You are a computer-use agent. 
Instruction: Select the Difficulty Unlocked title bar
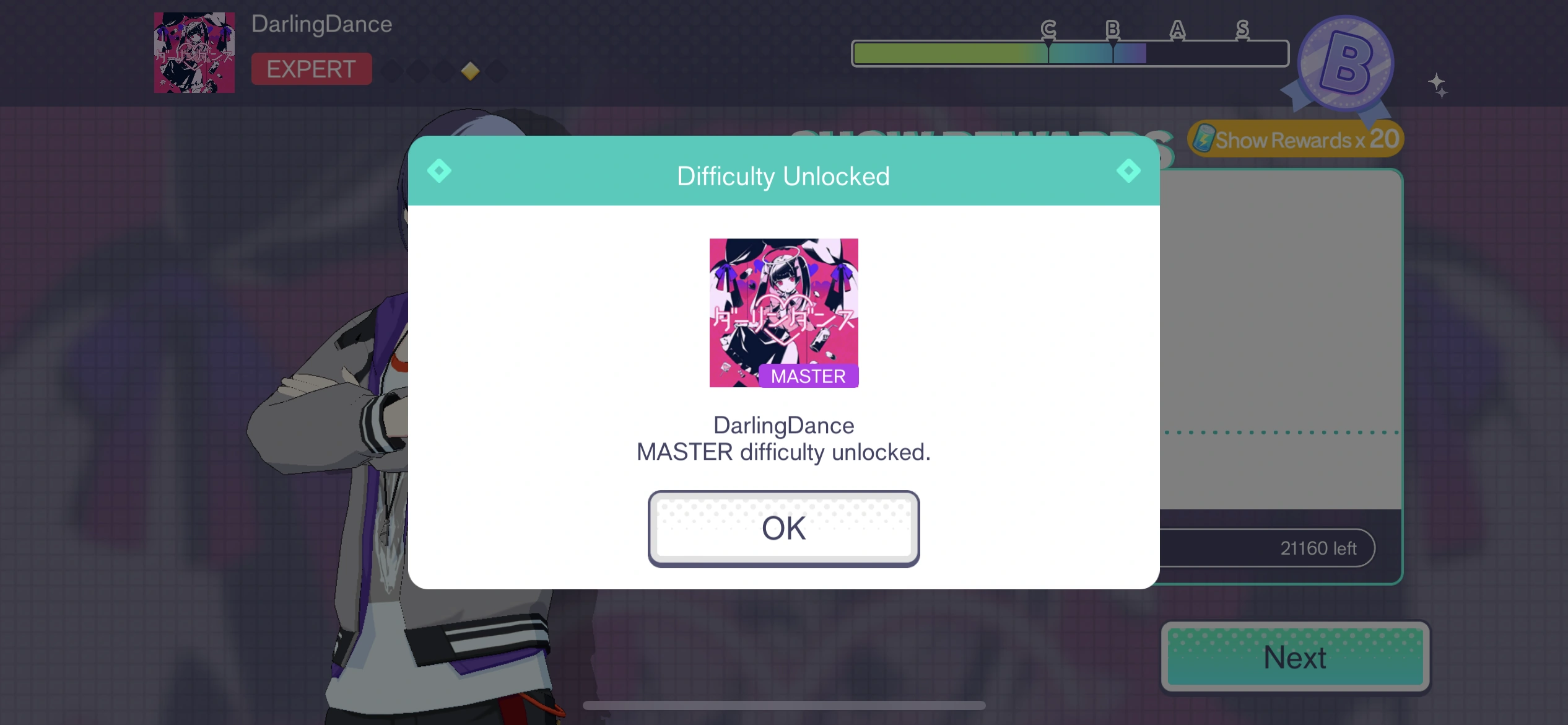[783, 175]
